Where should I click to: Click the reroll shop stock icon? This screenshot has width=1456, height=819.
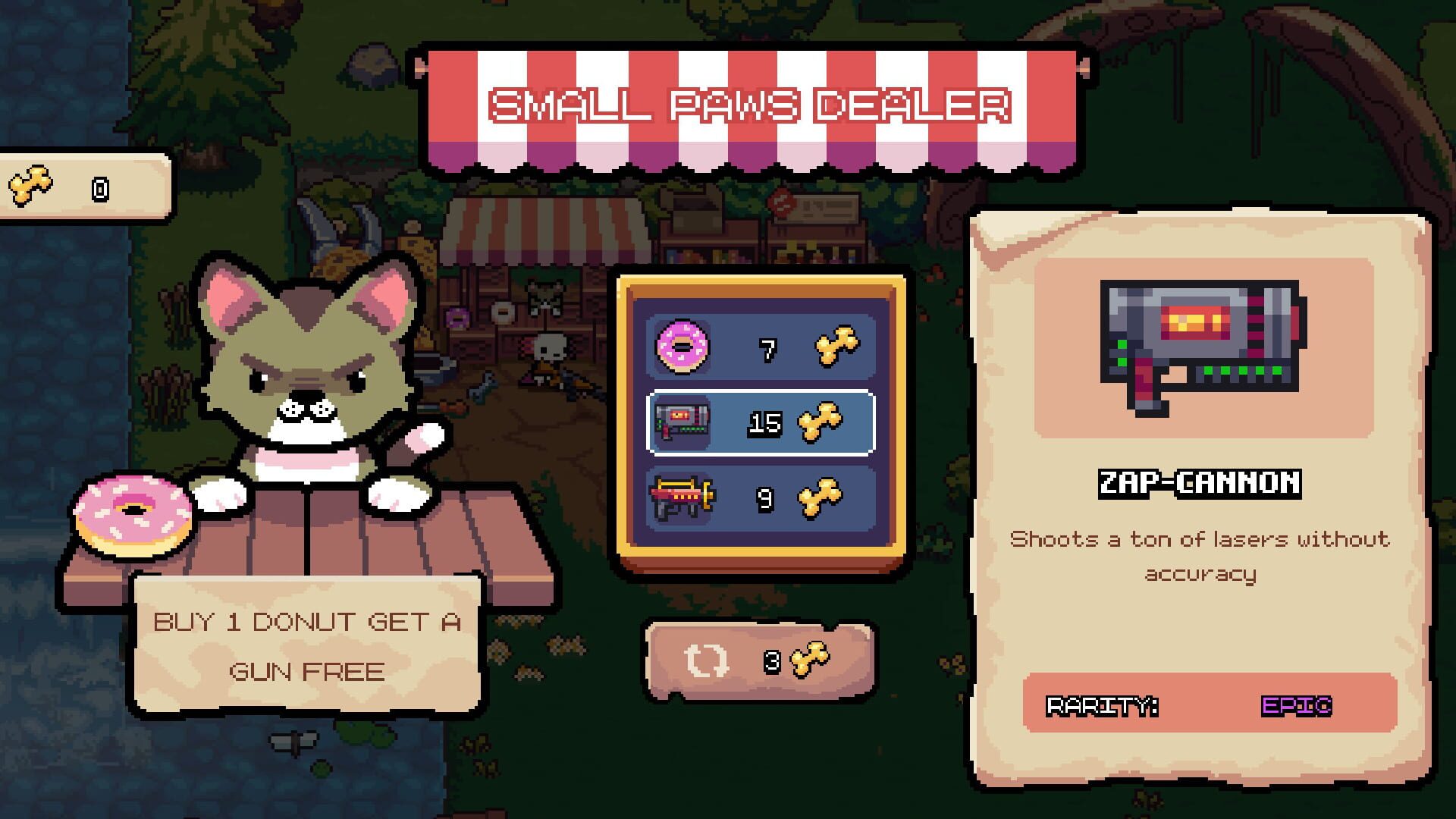(705, 660)
